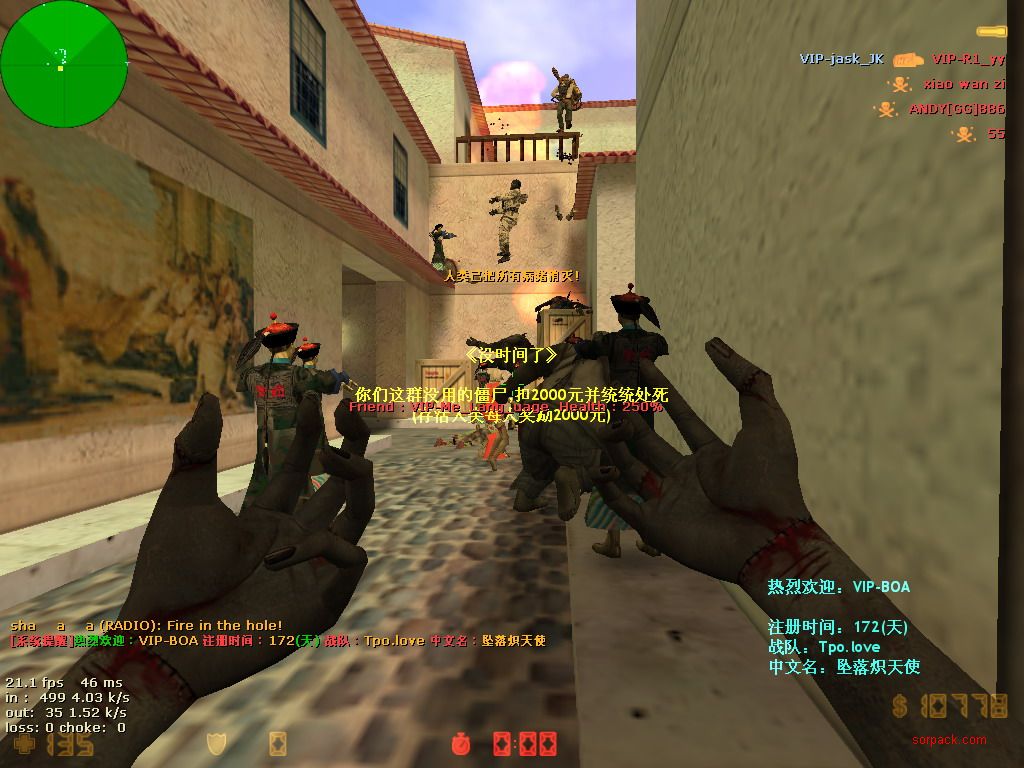Click the armor shield icon
Image resolution: width=1024 pixels, height=768 pixels.
coord(216,744)
